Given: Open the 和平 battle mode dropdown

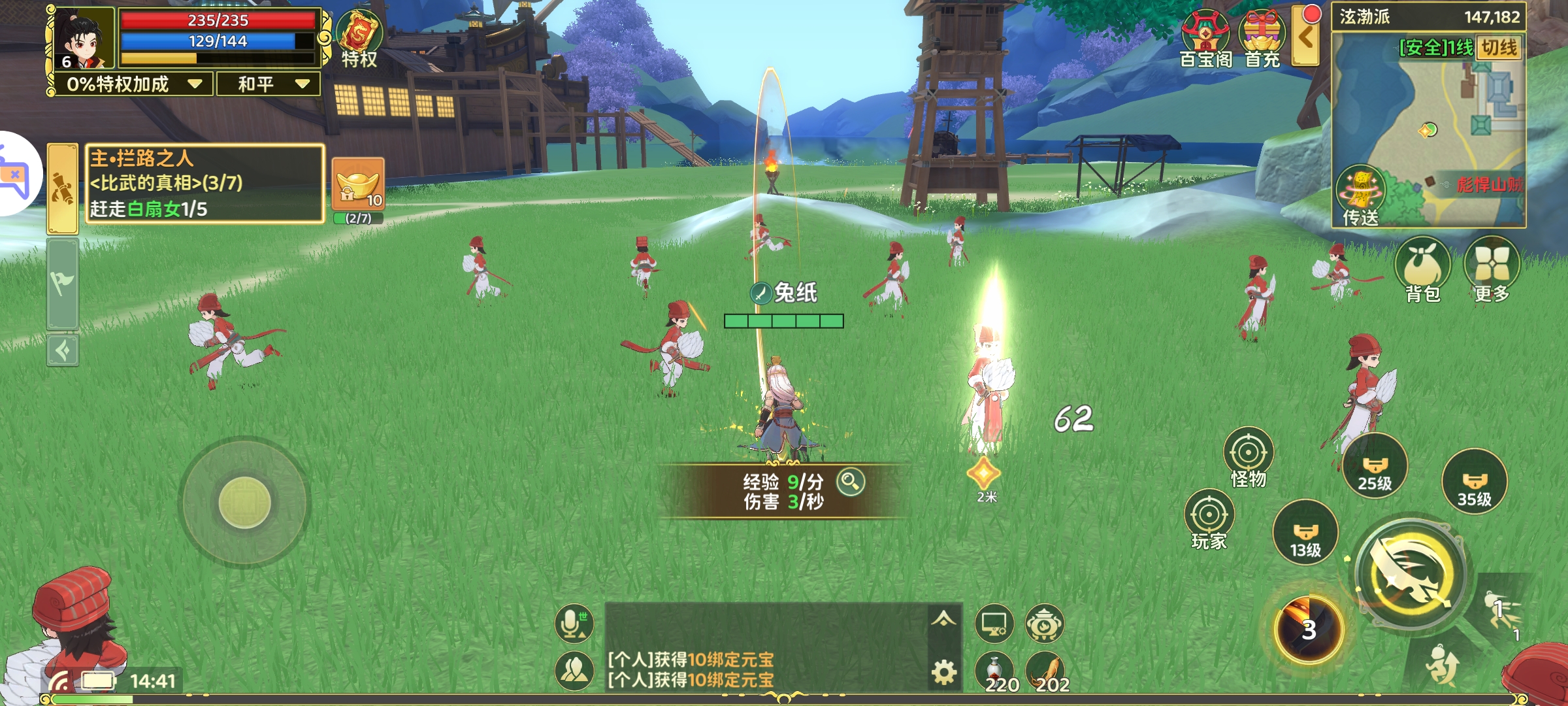Looking at the screenshot, I should coord(265,84).
